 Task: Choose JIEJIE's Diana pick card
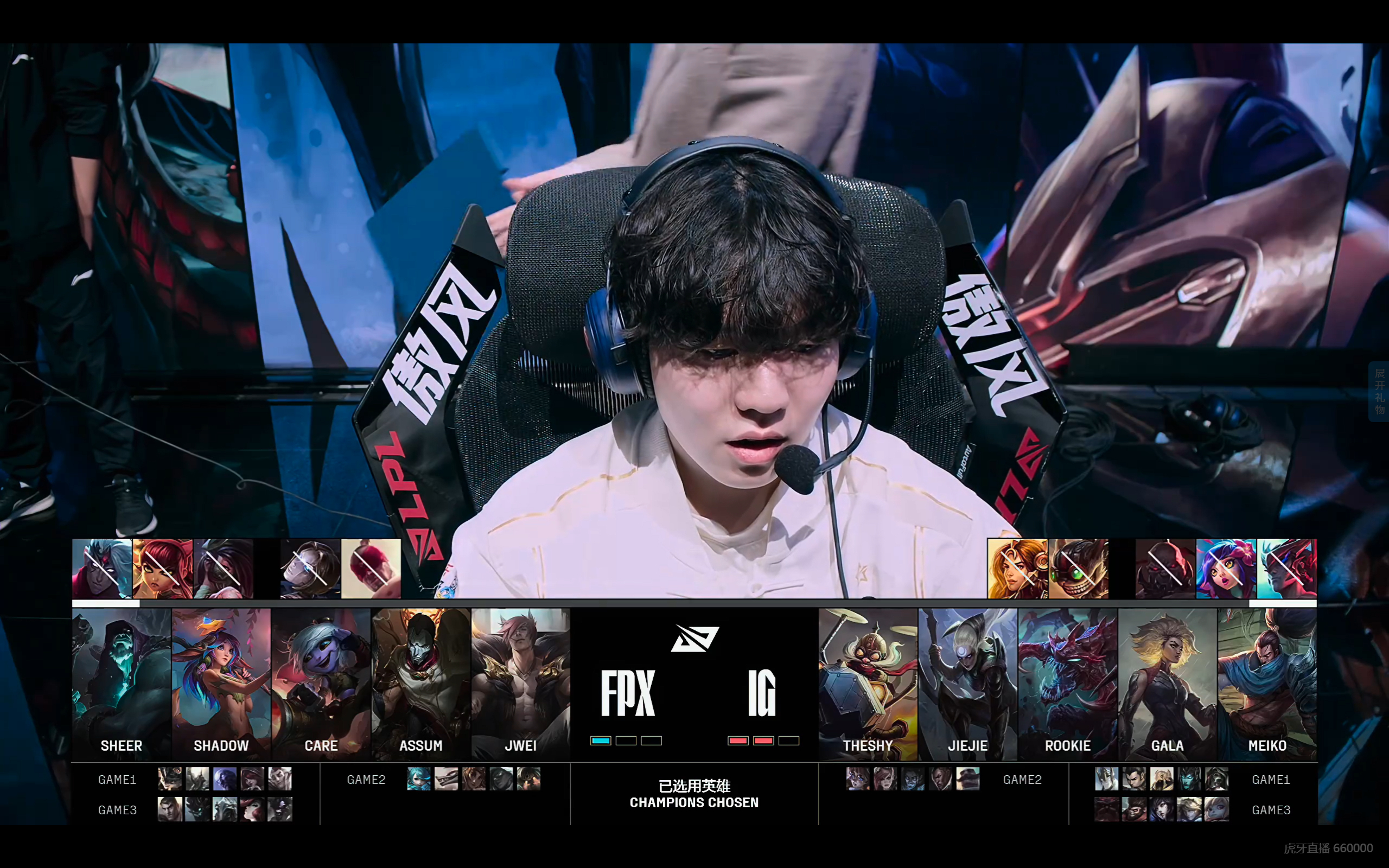[x=968, y=683]
